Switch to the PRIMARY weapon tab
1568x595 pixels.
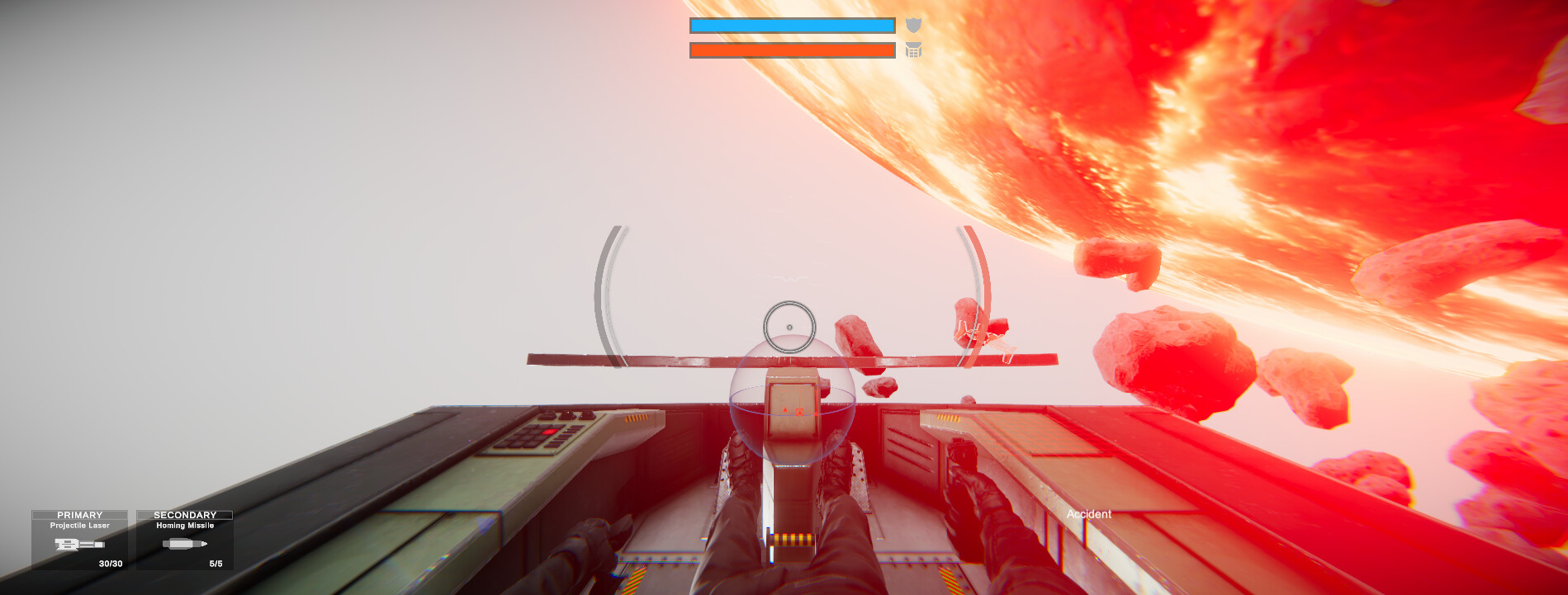coord(80,514)
